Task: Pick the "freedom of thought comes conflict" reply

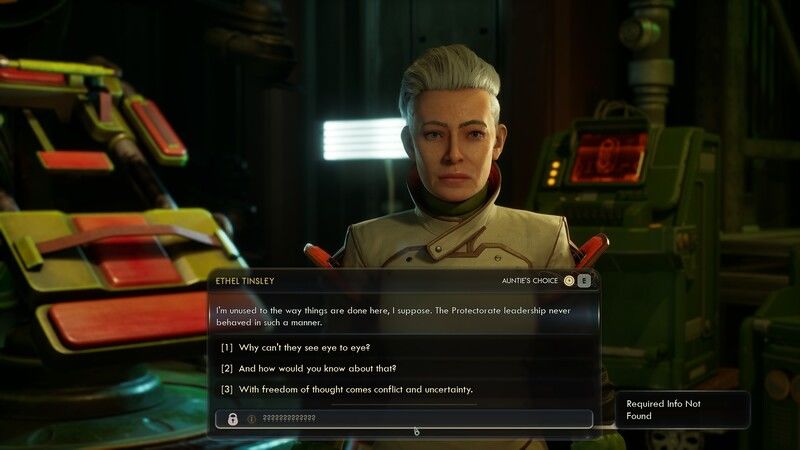Action: click(x=346, y=389)
